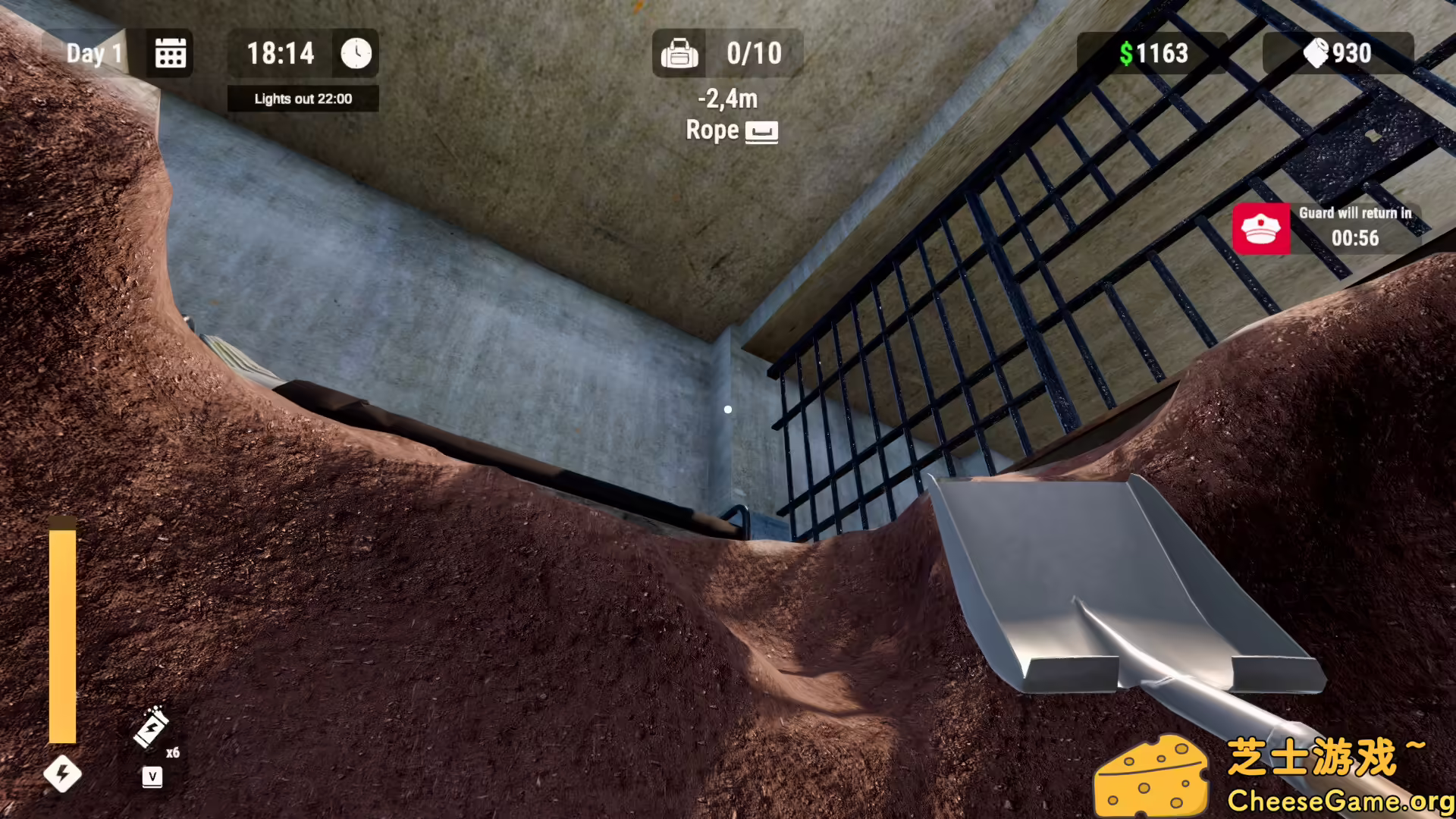Select the clock icon beside 18:14
This screenshot has height=819, width=1456.
tap(356, 52)
